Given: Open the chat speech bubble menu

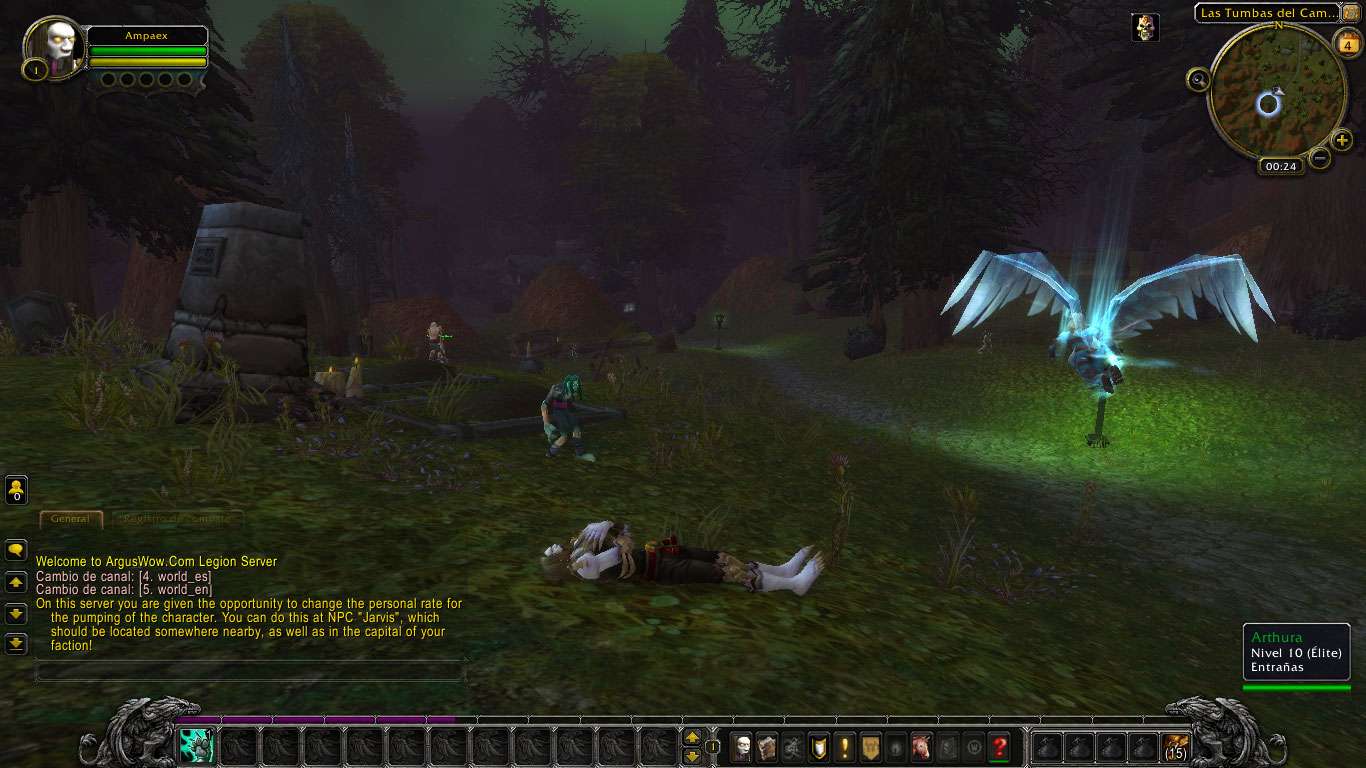Looking at the screenshot, I should click(x=16, y=550).
